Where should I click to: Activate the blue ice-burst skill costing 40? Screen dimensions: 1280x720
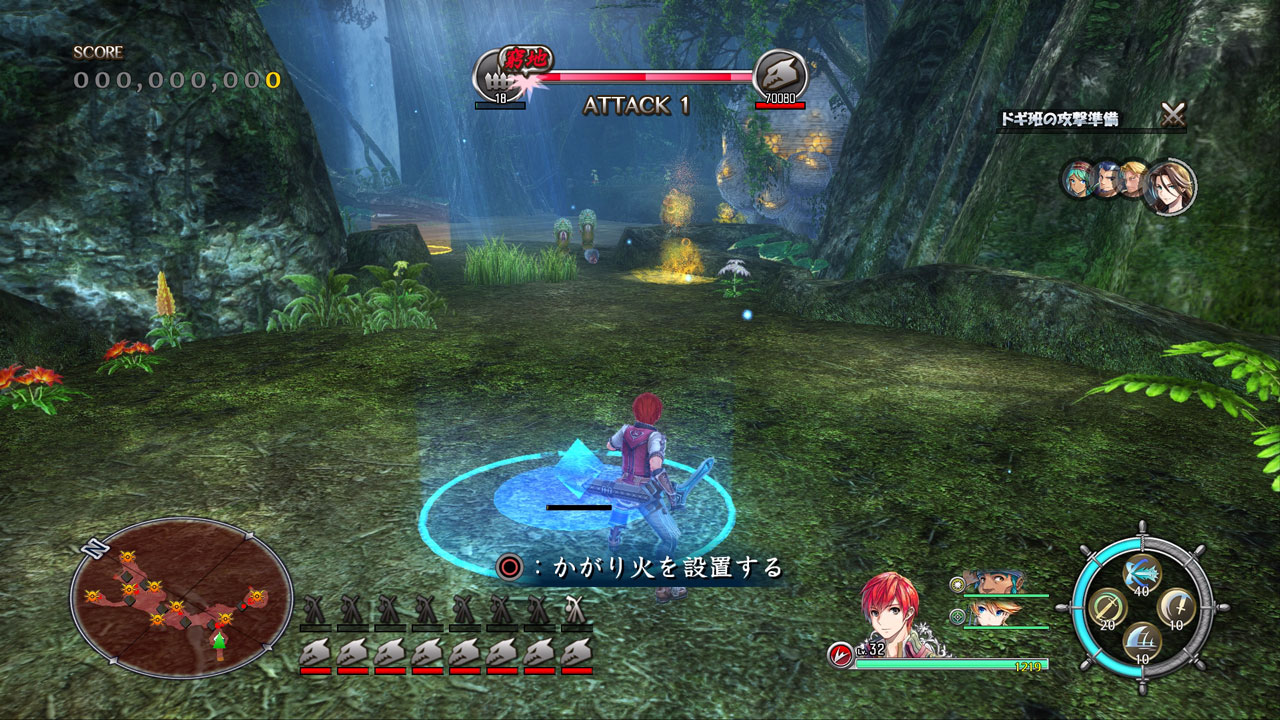click(1142, 572)
